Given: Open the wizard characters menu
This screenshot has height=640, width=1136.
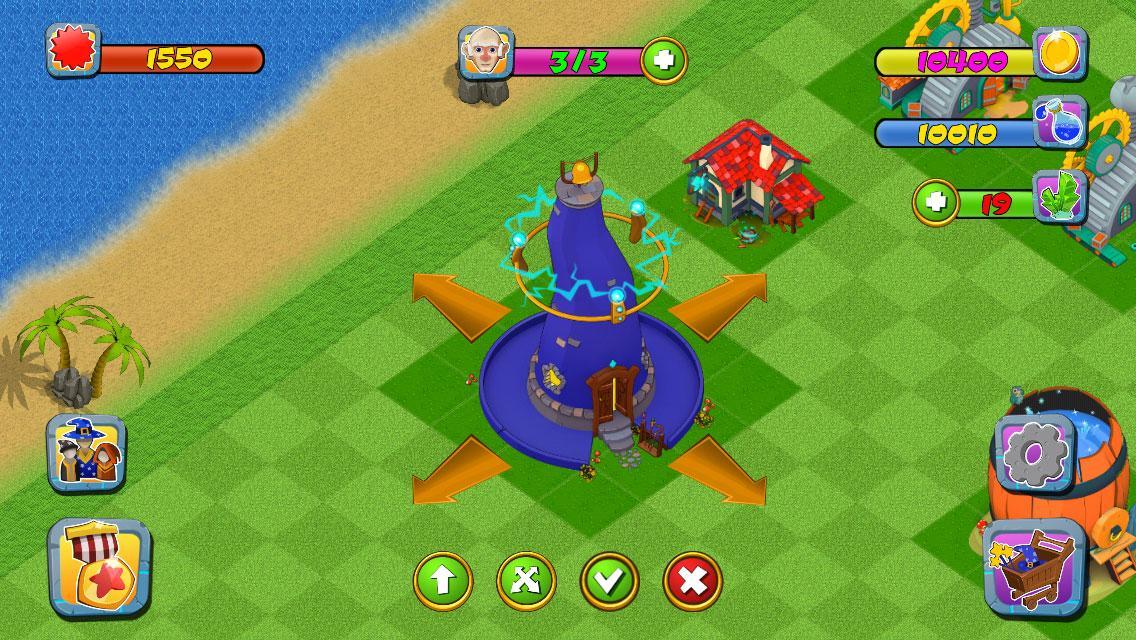Looking at the screenshot, I should click(86, 454).
